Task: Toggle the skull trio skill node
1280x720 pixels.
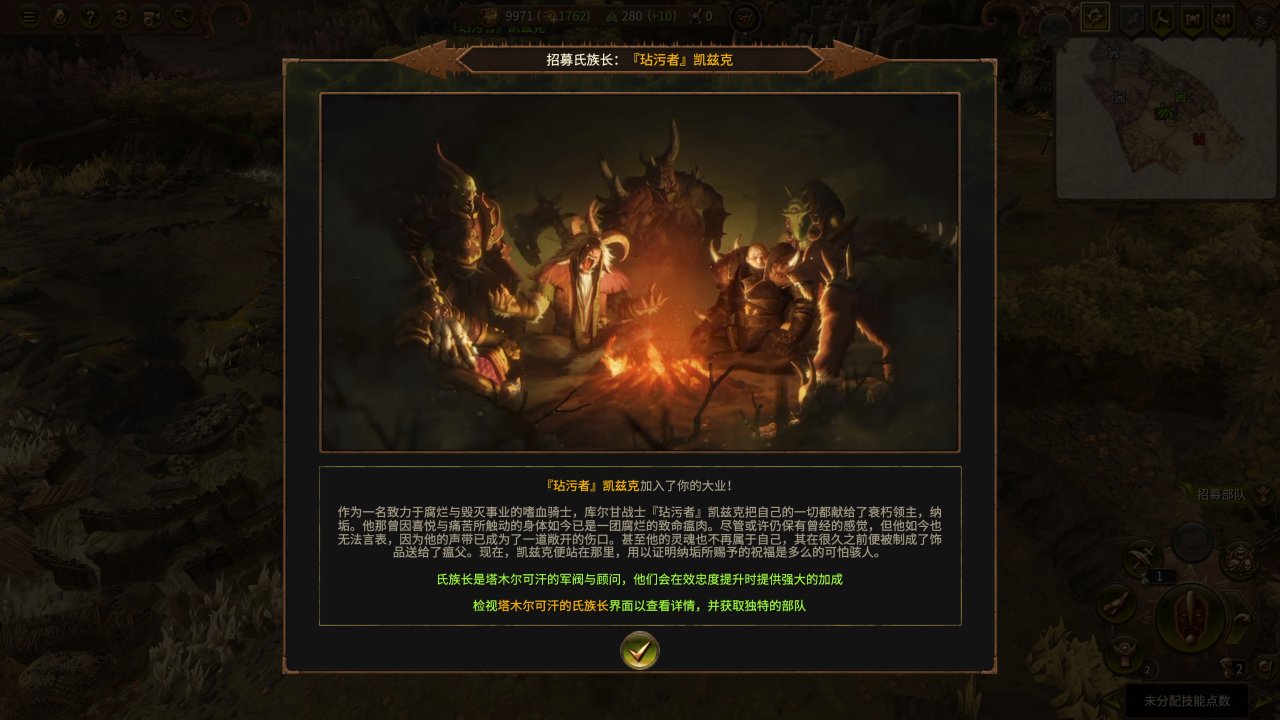Action: point(1237,560)
